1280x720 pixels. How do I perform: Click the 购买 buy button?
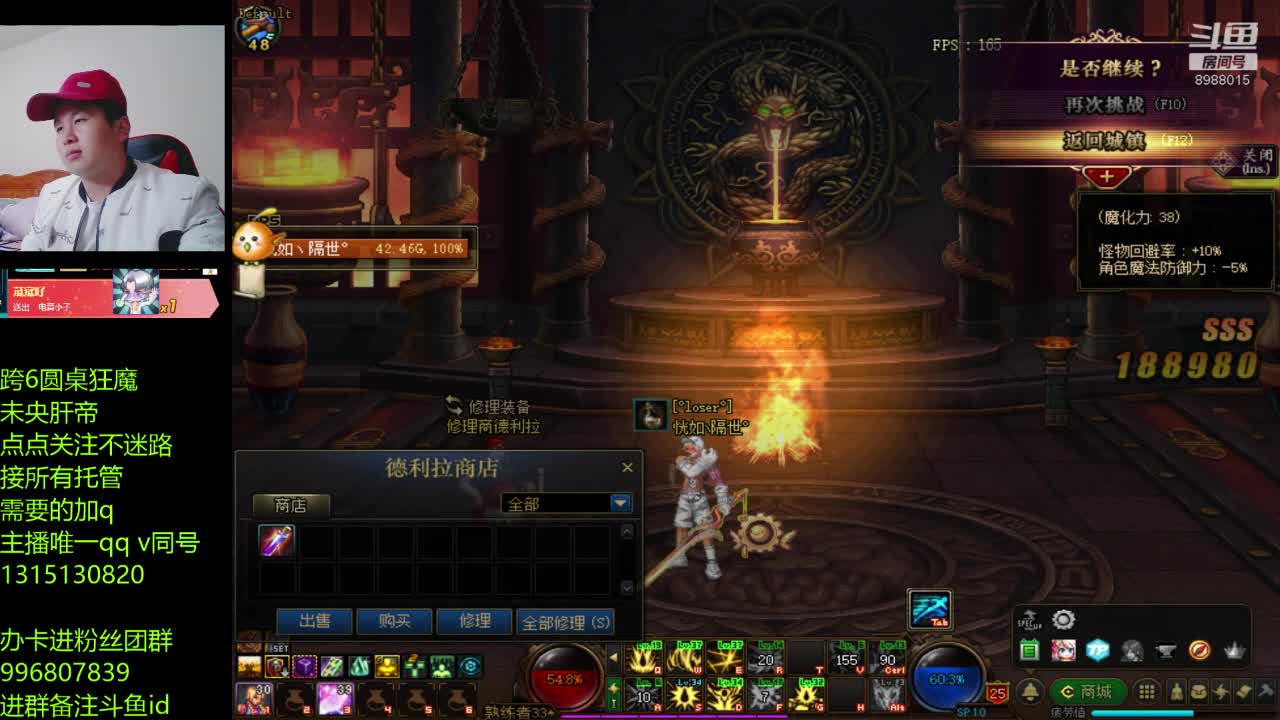pos(394,621)
